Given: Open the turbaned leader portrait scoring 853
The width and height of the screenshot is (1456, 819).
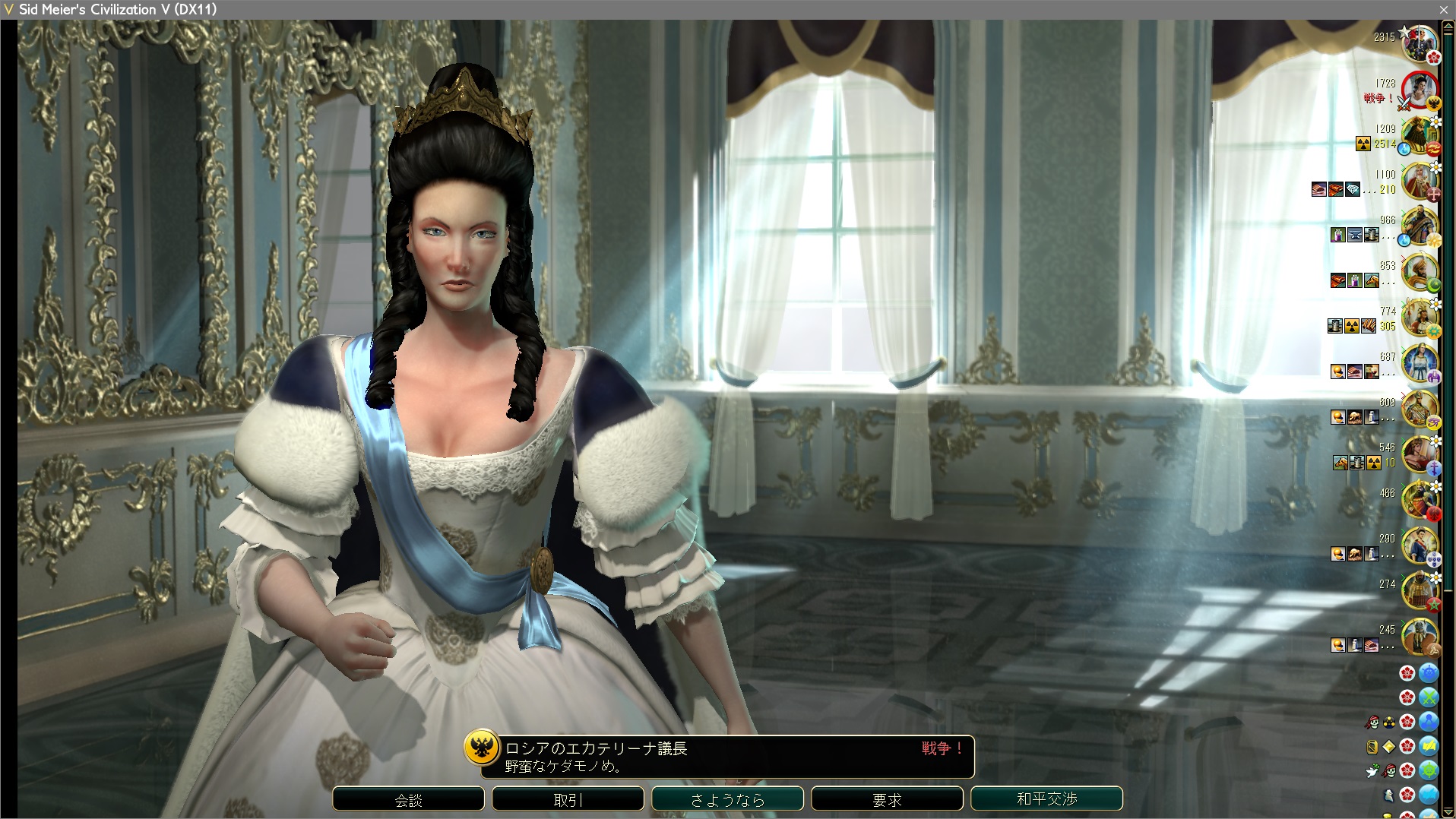Looking at the screenshot, I should 1418,273.
